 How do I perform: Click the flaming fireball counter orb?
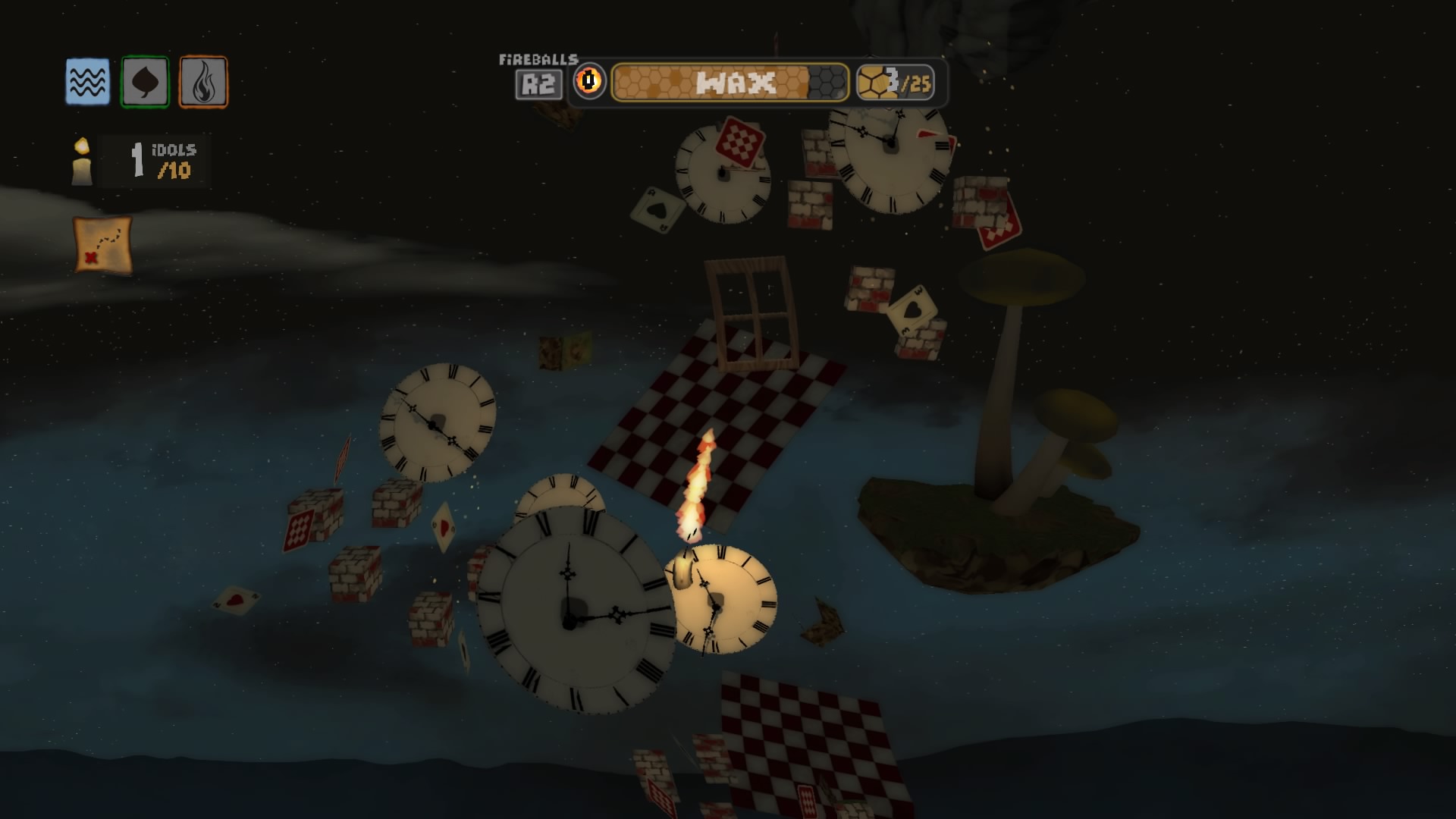(x=591, y=83)
